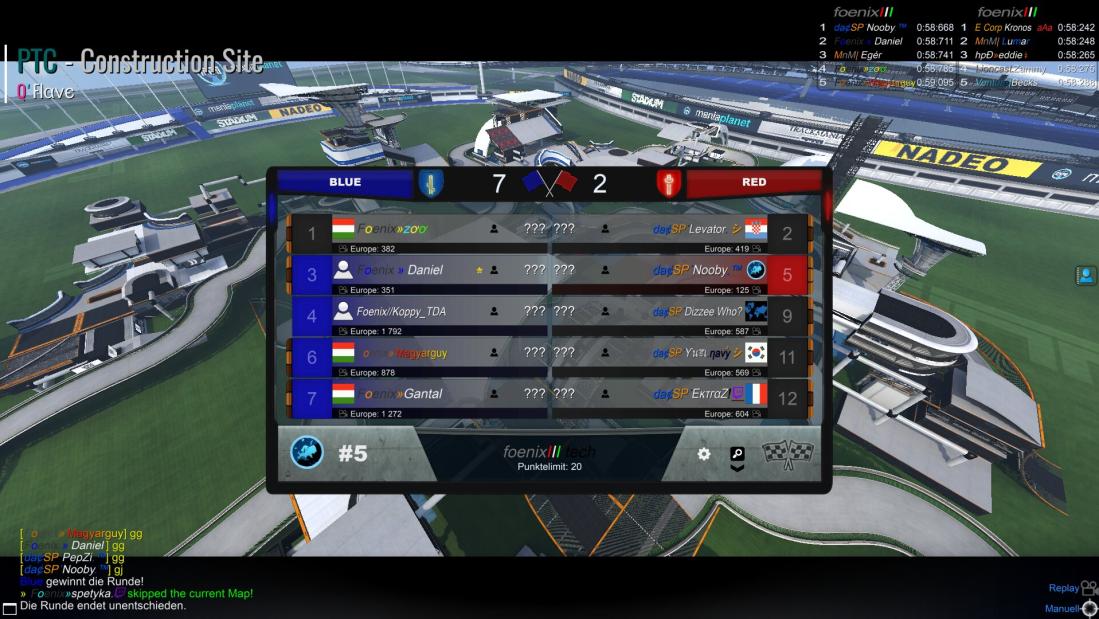Open the scoreboard gear settings
The height and width of the screenshot is (619, 1099).
tap(704, 454)
